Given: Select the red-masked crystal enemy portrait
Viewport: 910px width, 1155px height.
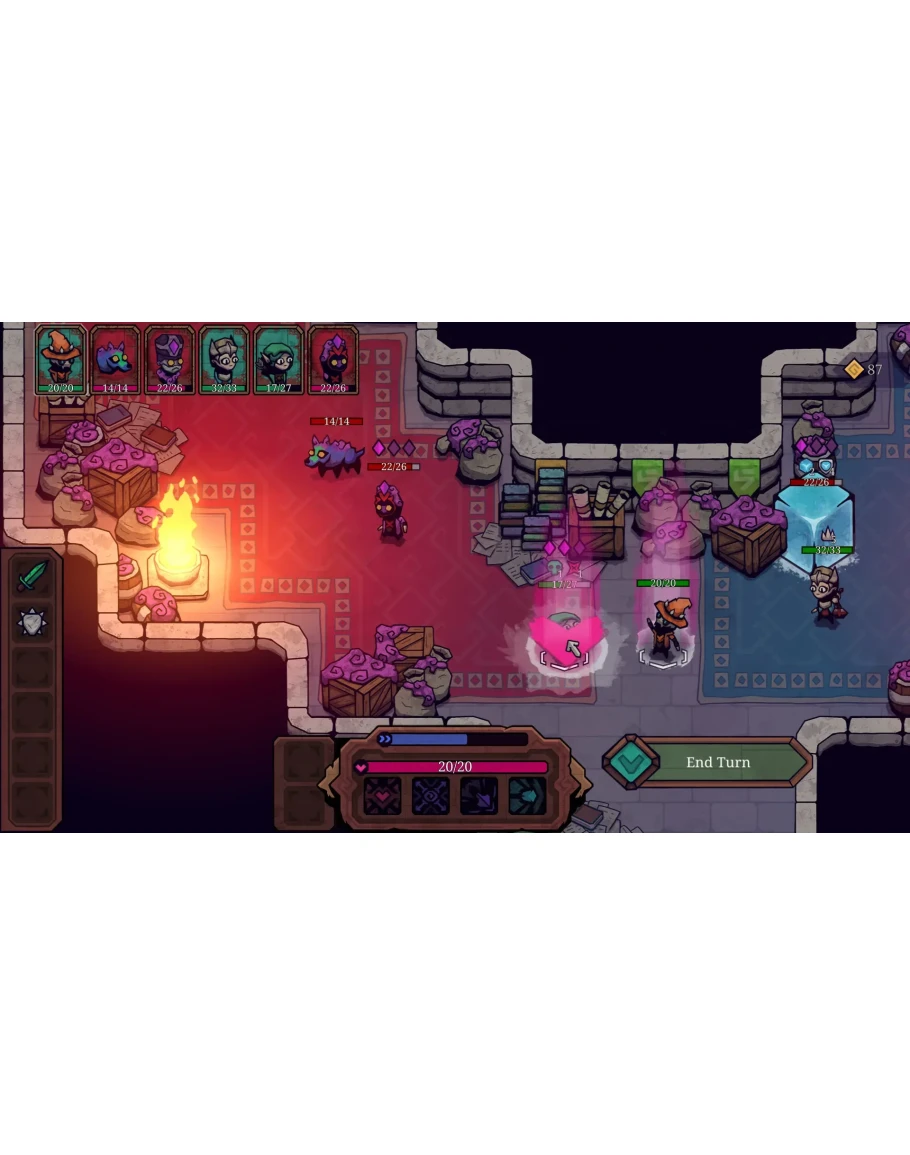Looking at the screenshot, I should point(332,360).
